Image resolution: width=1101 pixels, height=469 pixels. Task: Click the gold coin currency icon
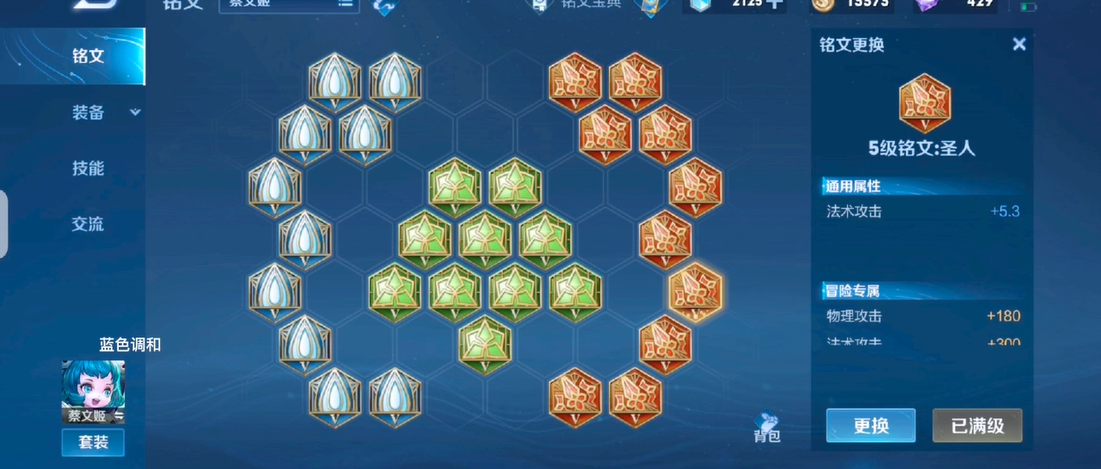819,5
